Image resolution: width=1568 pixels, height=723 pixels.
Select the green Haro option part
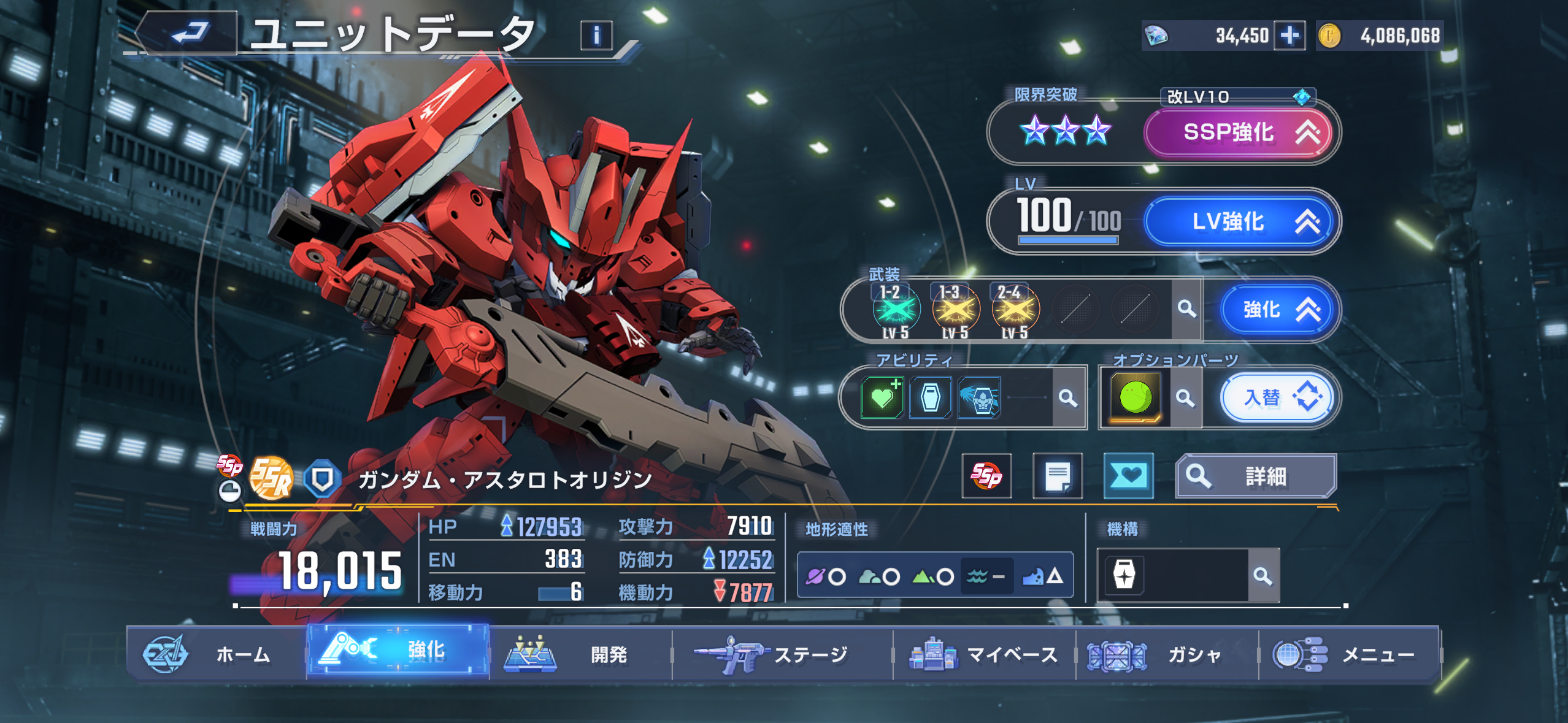tap(1136, 398)
